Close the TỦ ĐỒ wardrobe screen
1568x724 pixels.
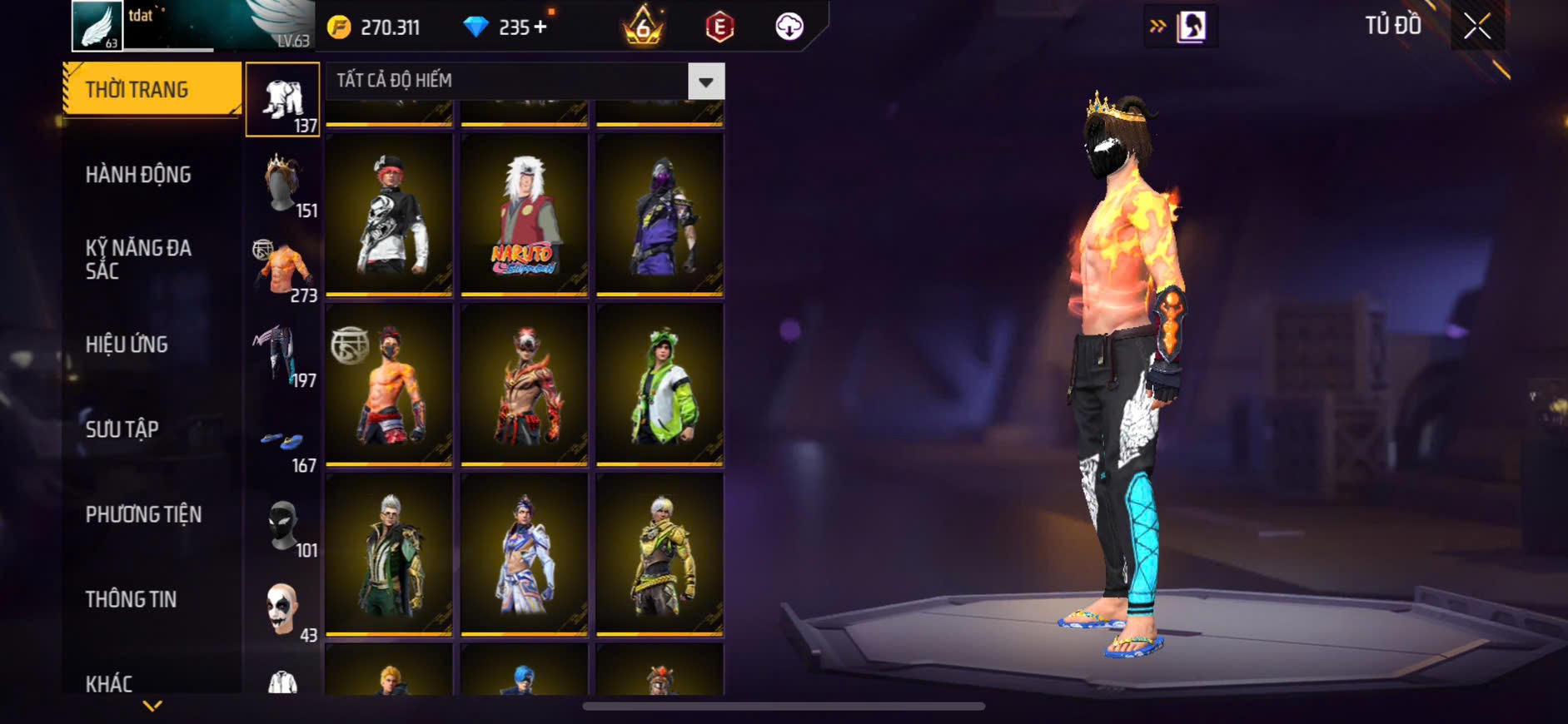[1477, 27]
